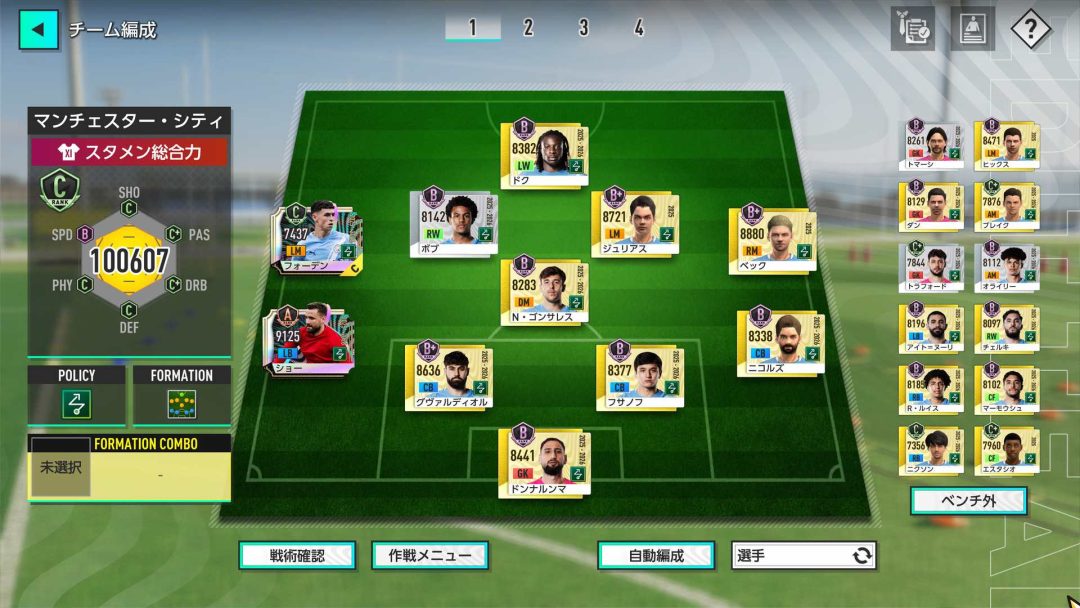Switch to team slot 4 tab
The height and width of the screenshot is (608, 1080).
pyautogui.click(x=638, y=28)
